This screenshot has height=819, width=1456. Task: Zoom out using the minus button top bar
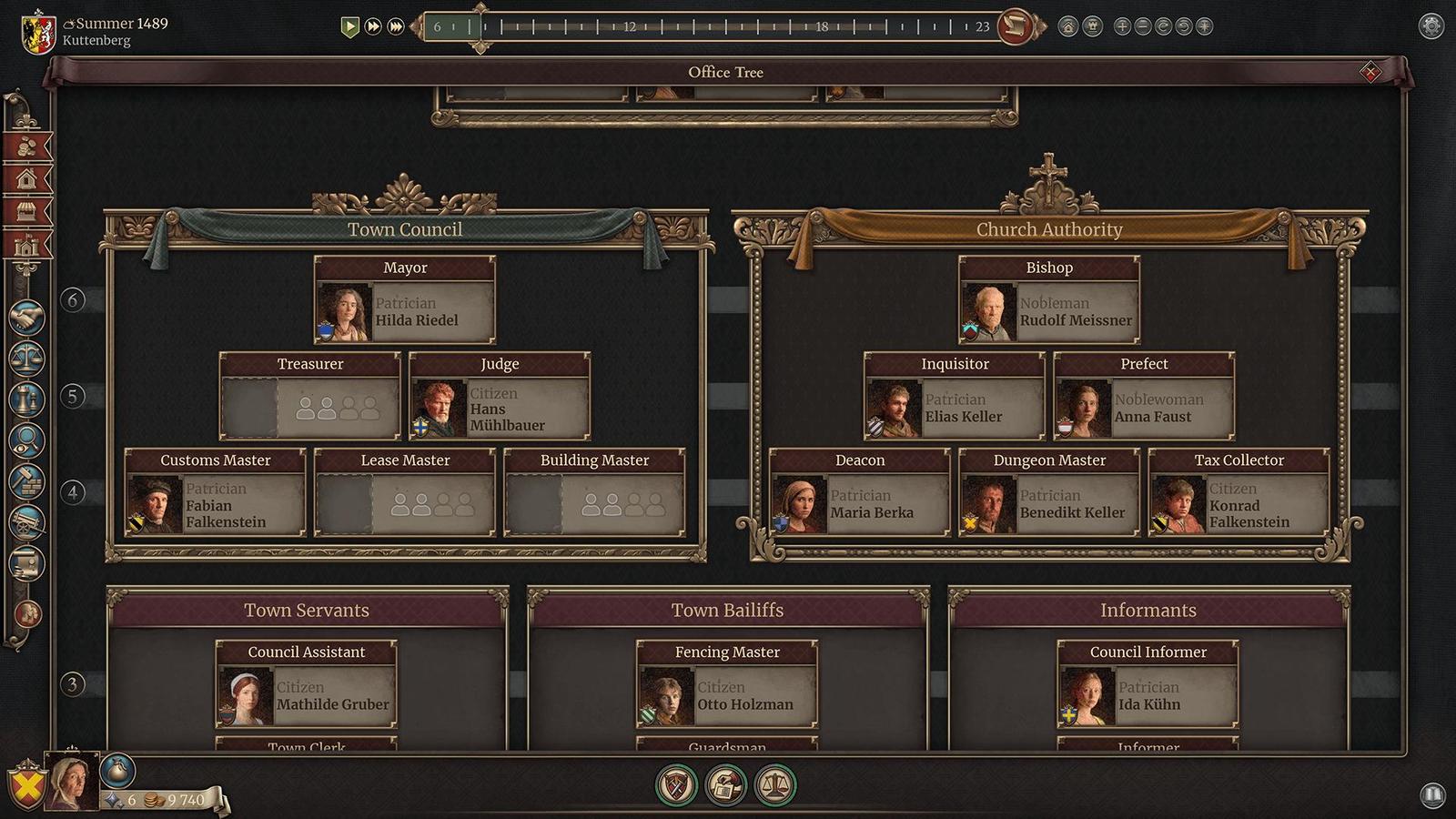(1142, 26)
